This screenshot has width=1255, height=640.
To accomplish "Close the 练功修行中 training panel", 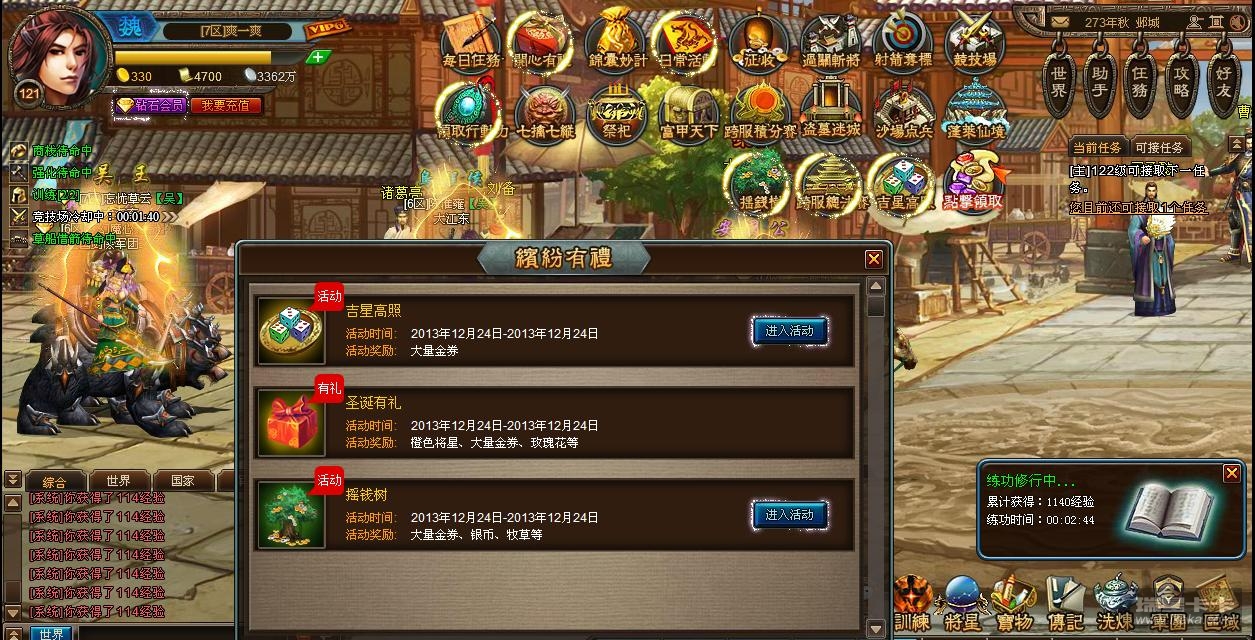I will (x=1231, y=473).
